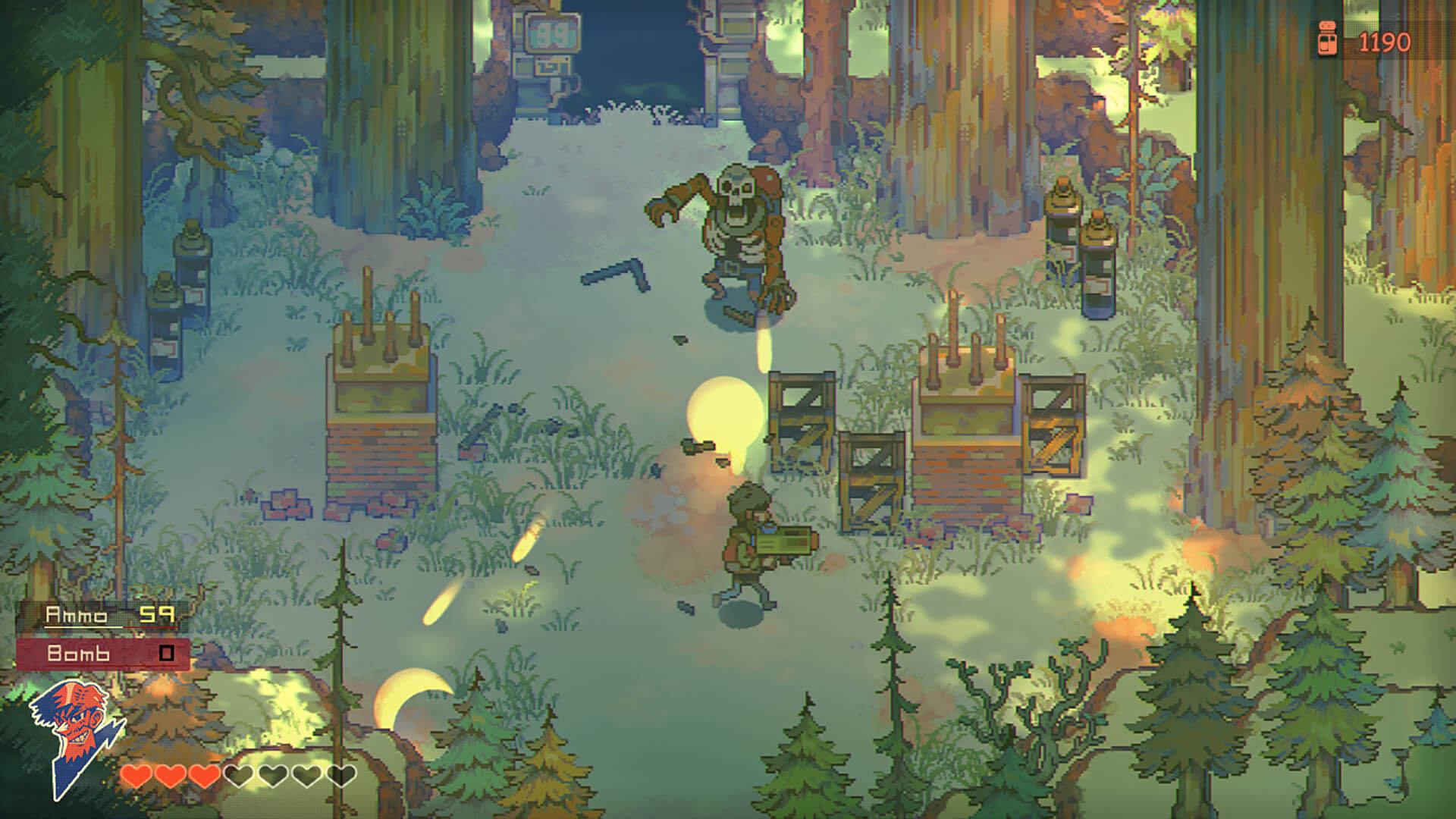
Task: Select the Bomb label row
Action: point(79,653)
